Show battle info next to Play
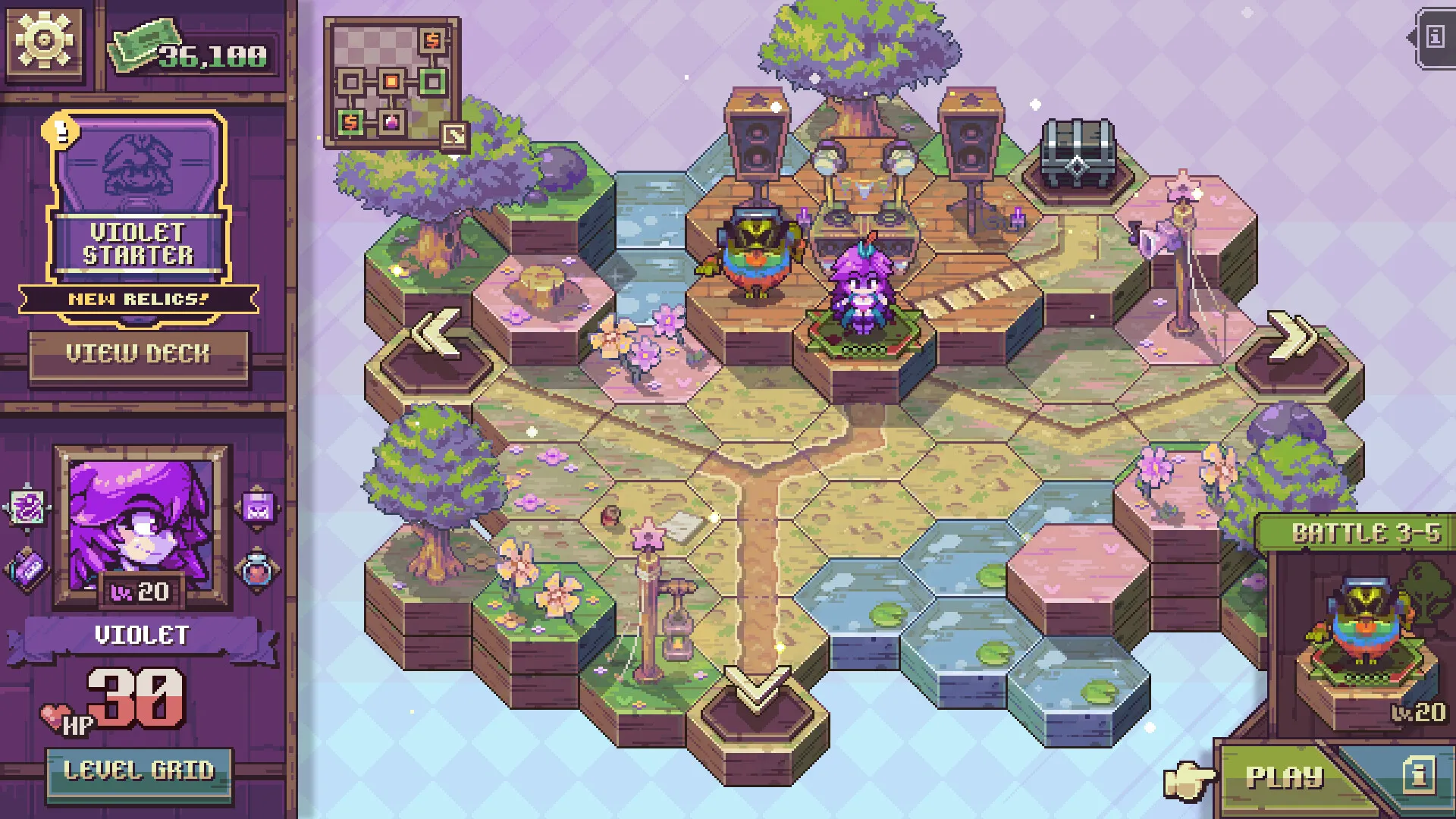Screen dimensions: 1456x819 (x=1418, y=775)
